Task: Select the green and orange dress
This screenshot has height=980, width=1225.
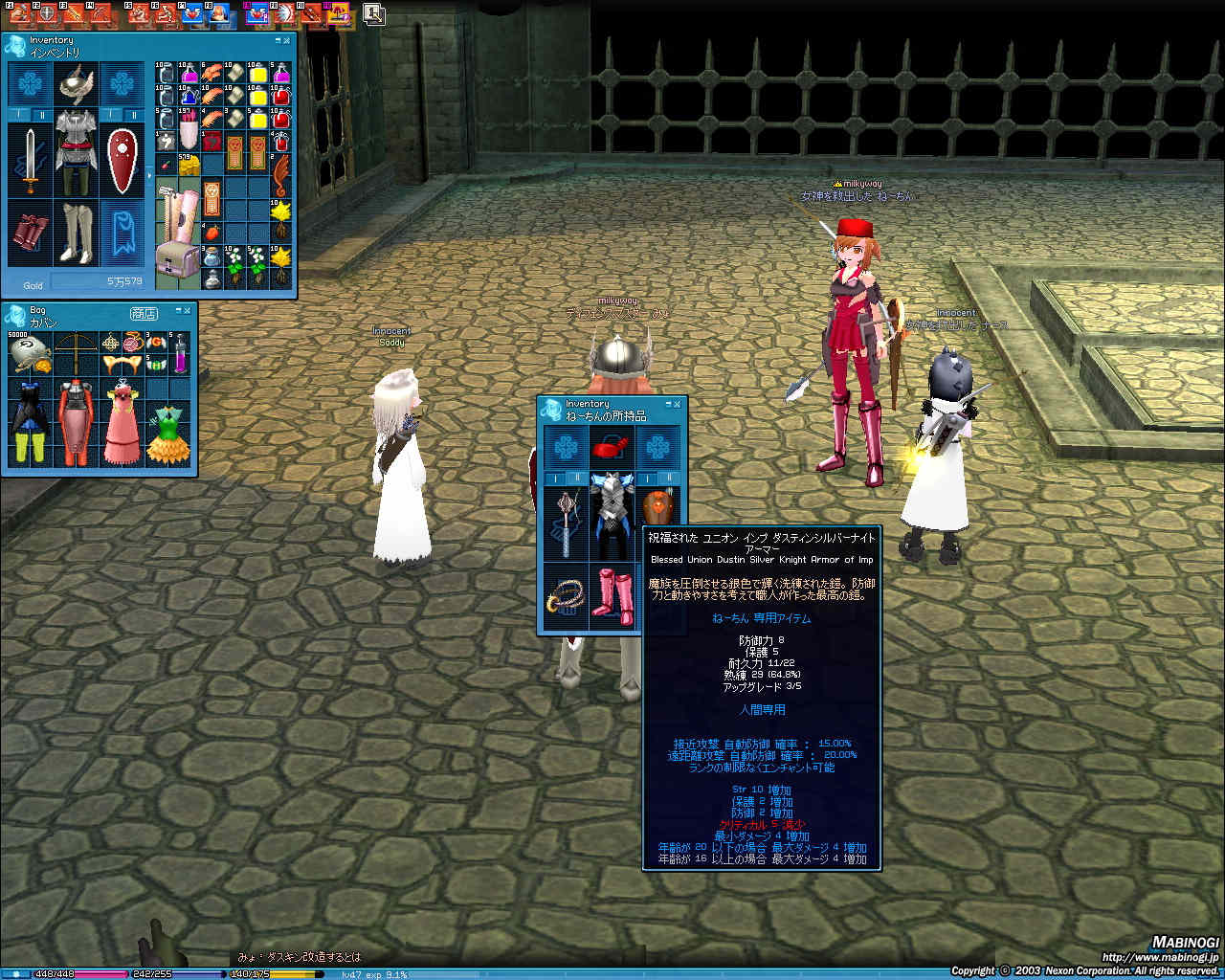Action: pos(167,435)
